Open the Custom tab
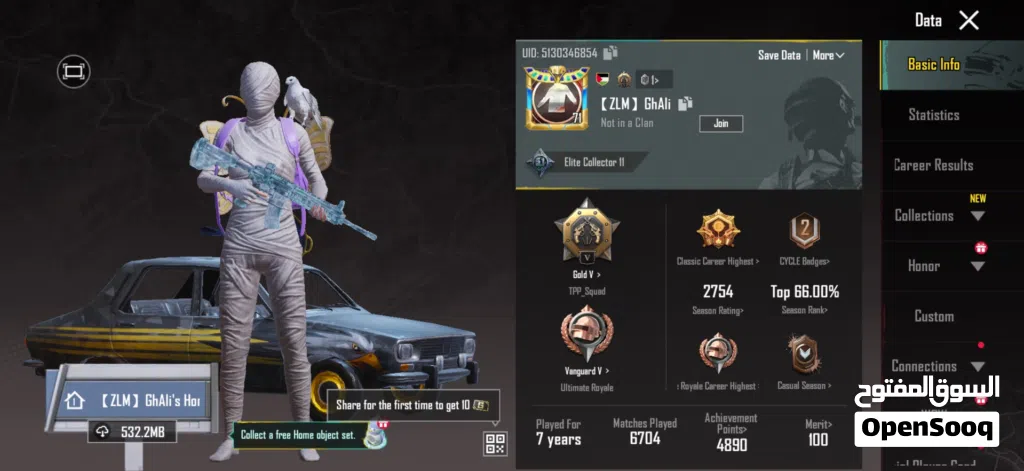The height and width of the screenshot is (471, 1024). pyautogui.click(x=933, y=316)
